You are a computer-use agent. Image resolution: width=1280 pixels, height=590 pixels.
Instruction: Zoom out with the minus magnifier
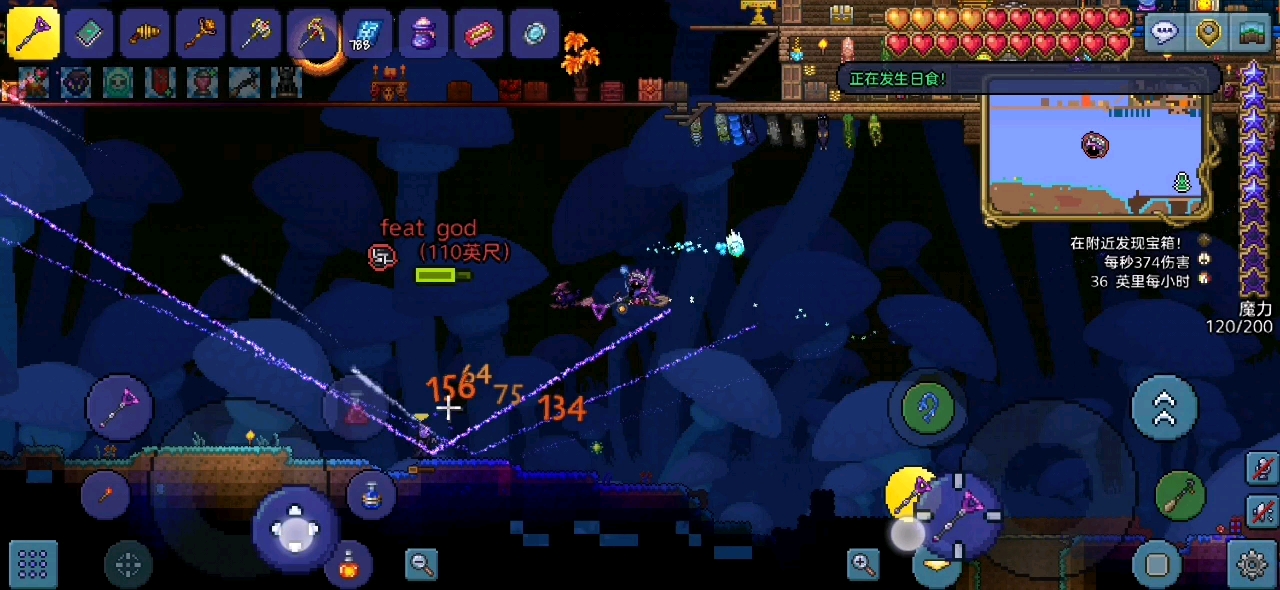tap(421, 564)
